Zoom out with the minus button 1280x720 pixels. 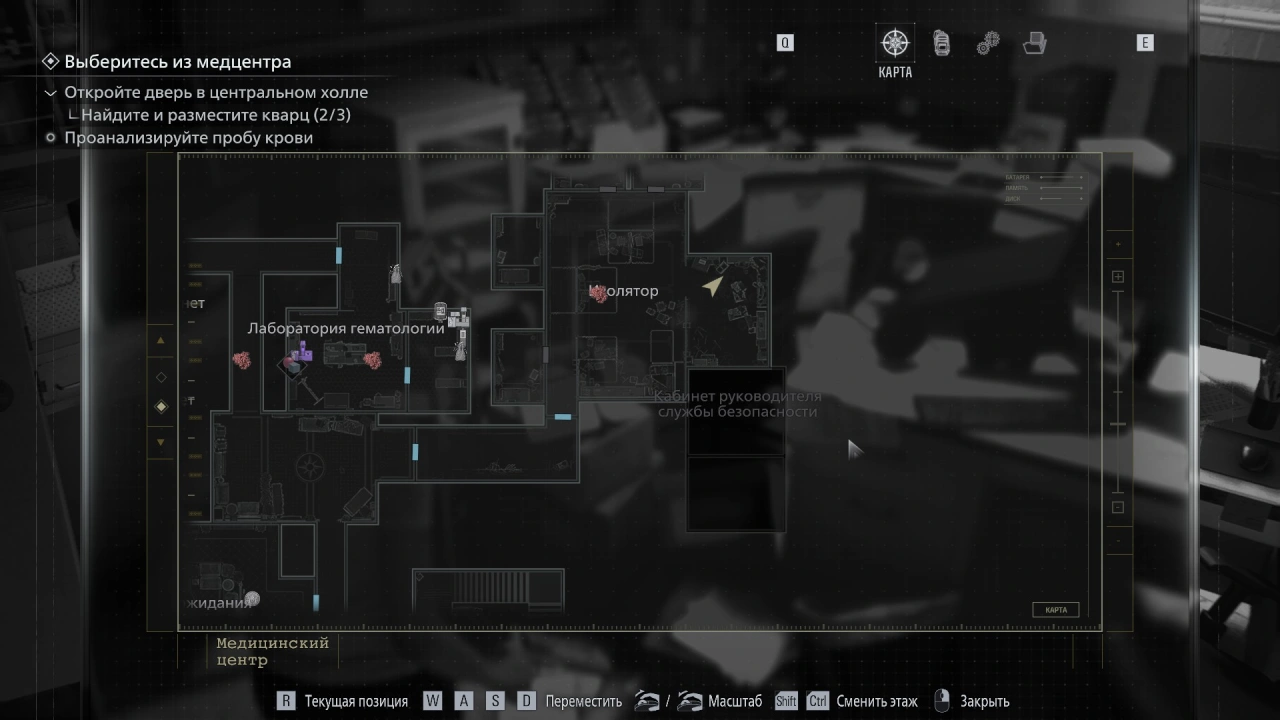coord(1118,507)
